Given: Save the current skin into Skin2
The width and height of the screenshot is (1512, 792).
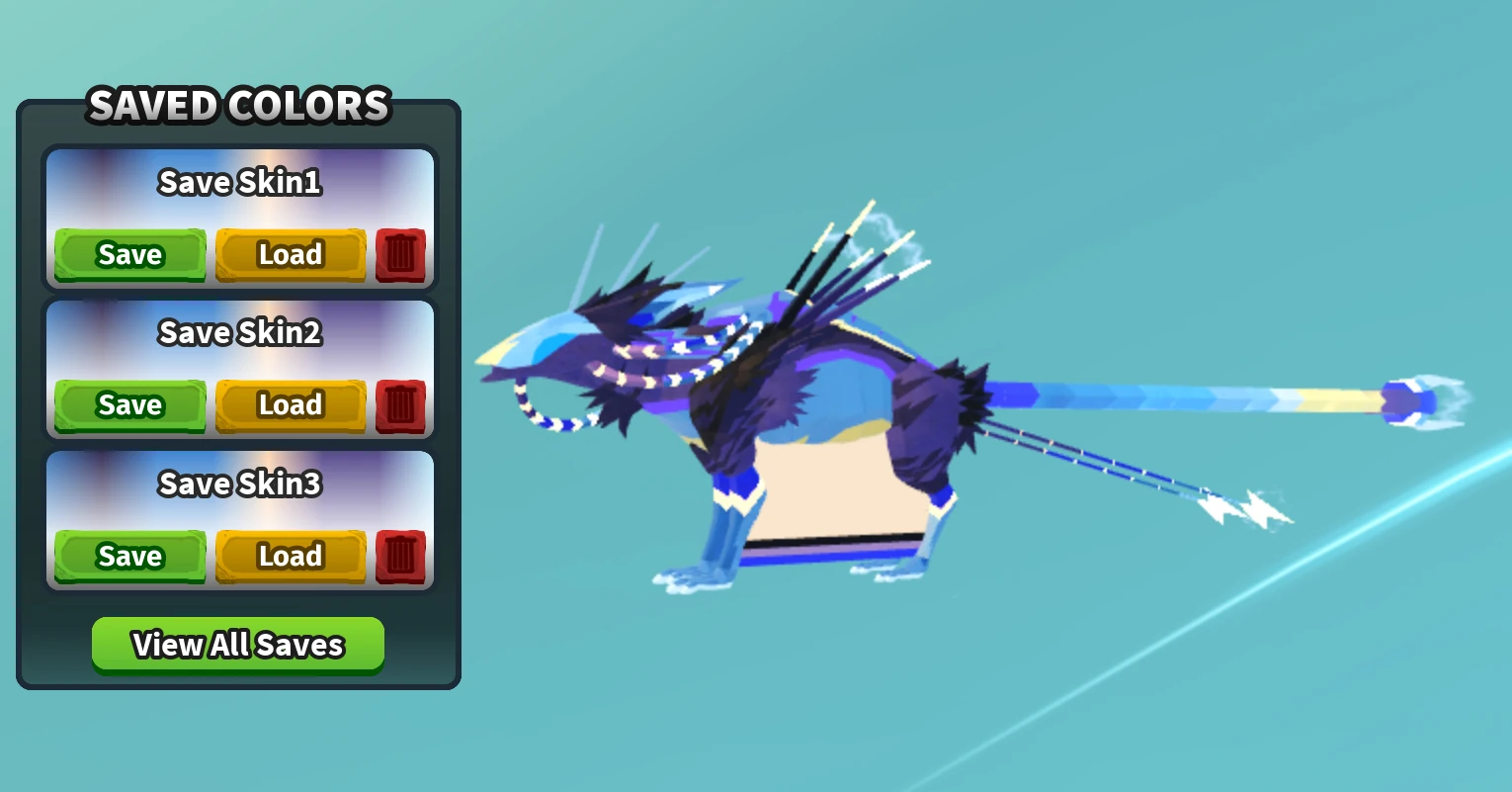Looking at the screenshot, I should [x=129, y=405].
